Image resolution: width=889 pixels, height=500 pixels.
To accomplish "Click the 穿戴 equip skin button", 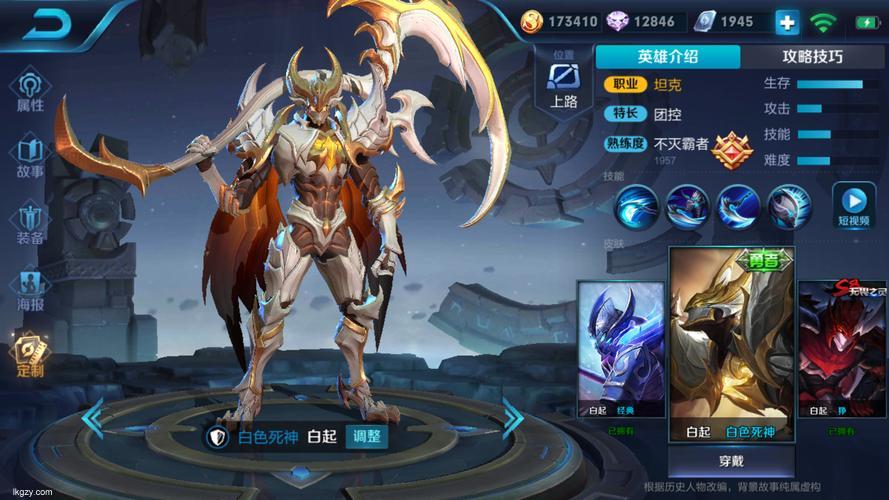I will [x=731, y=460].
